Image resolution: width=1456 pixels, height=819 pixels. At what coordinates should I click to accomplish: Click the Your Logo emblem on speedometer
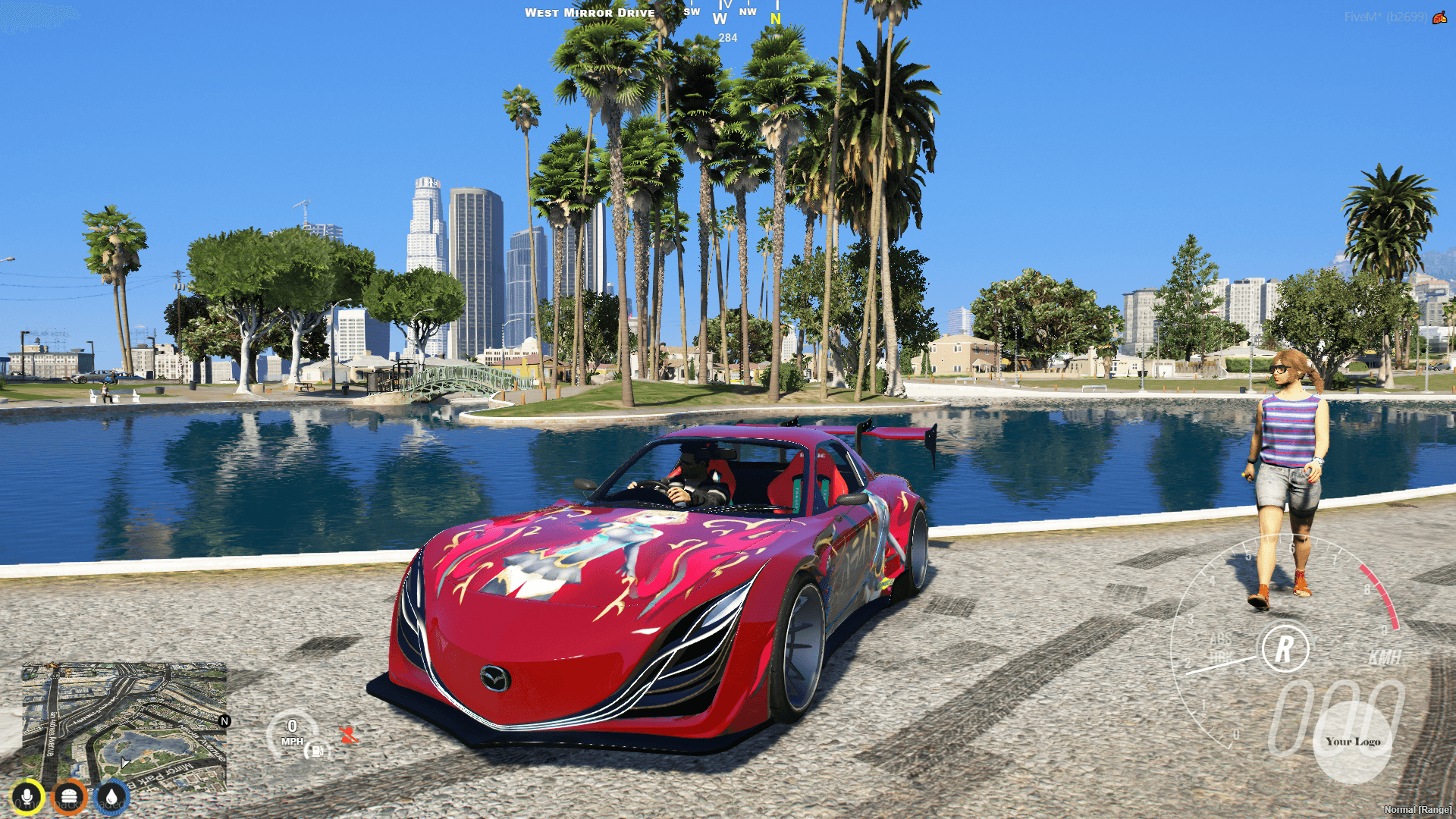pyautogui.click(x=1354, y=742)
